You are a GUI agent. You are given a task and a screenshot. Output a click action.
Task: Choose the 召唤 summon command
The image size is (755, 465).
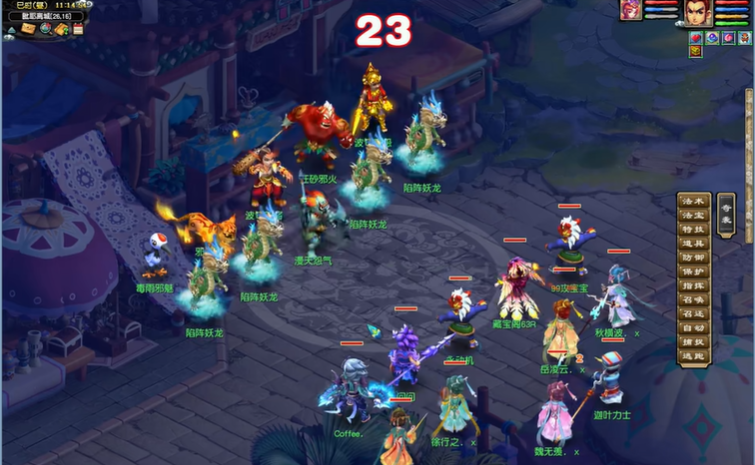694,299
